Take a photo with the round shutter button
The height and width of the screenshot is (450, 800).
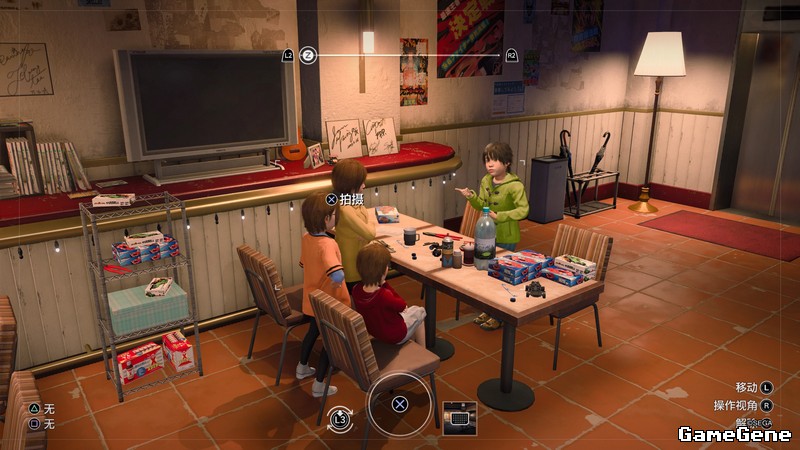[399, 404]
